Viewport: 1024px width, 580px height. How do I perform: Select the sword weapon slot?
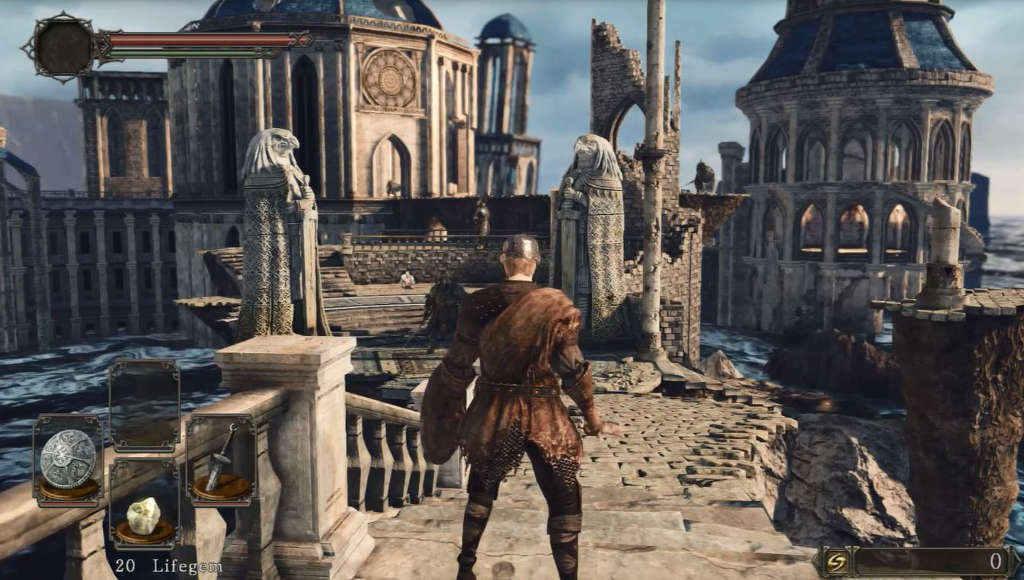[x=220, y=461]
